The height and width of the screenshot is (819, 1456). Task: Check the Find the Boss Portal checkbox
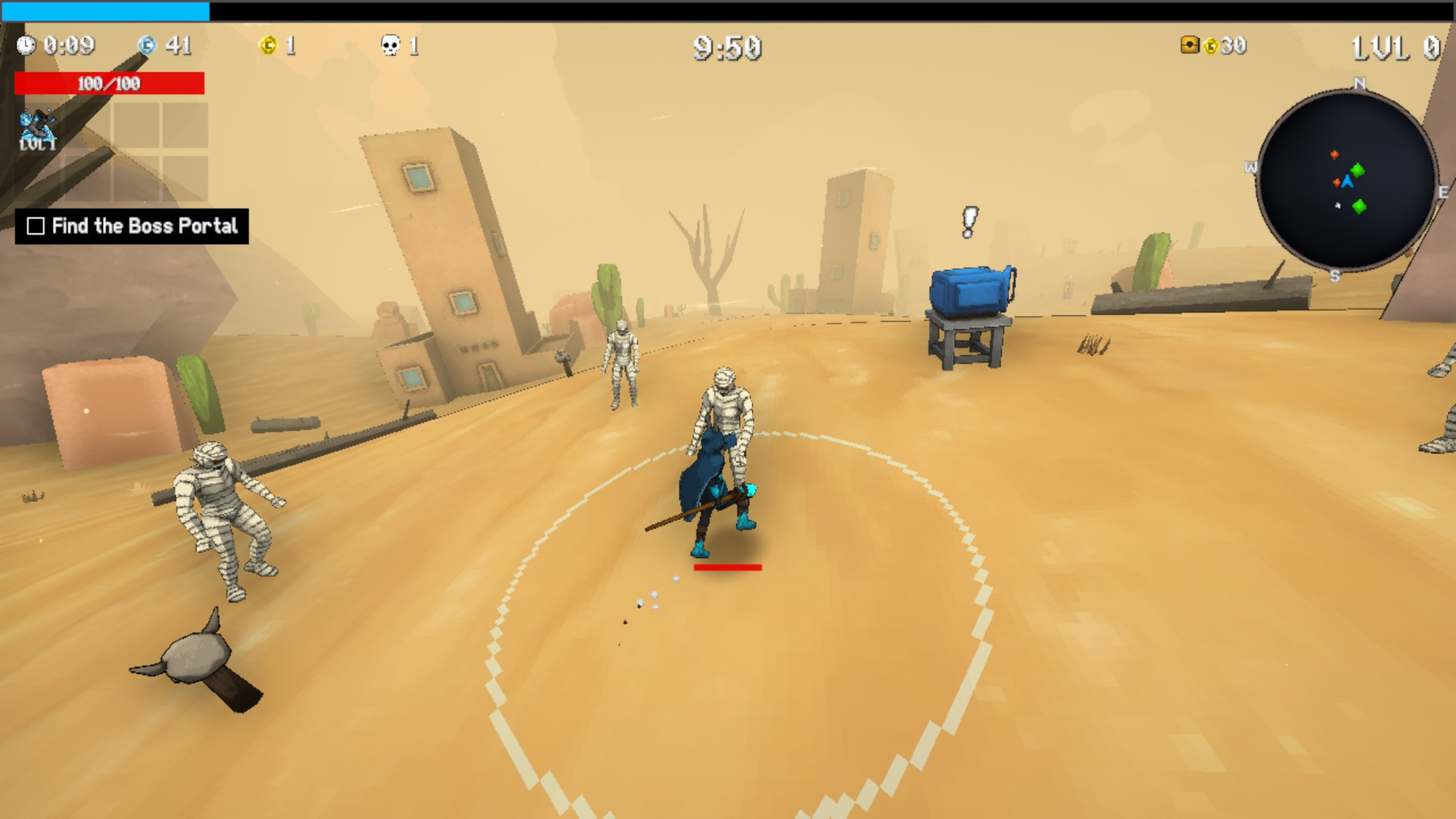(x=36, y=225)
